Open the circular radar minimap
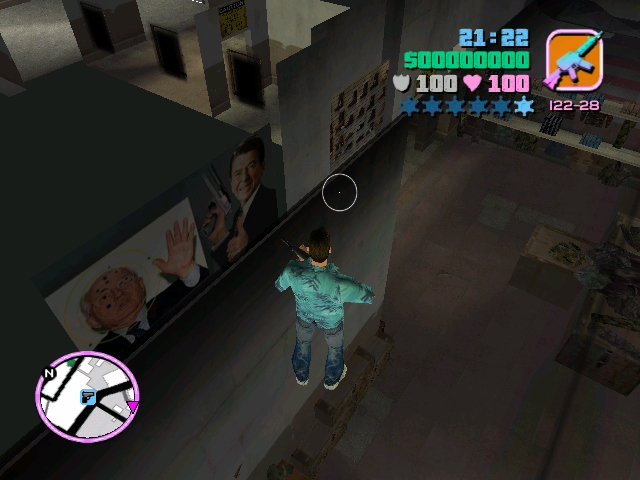Image resolution: width=640 pixels, height=480 pixels. 87,396
